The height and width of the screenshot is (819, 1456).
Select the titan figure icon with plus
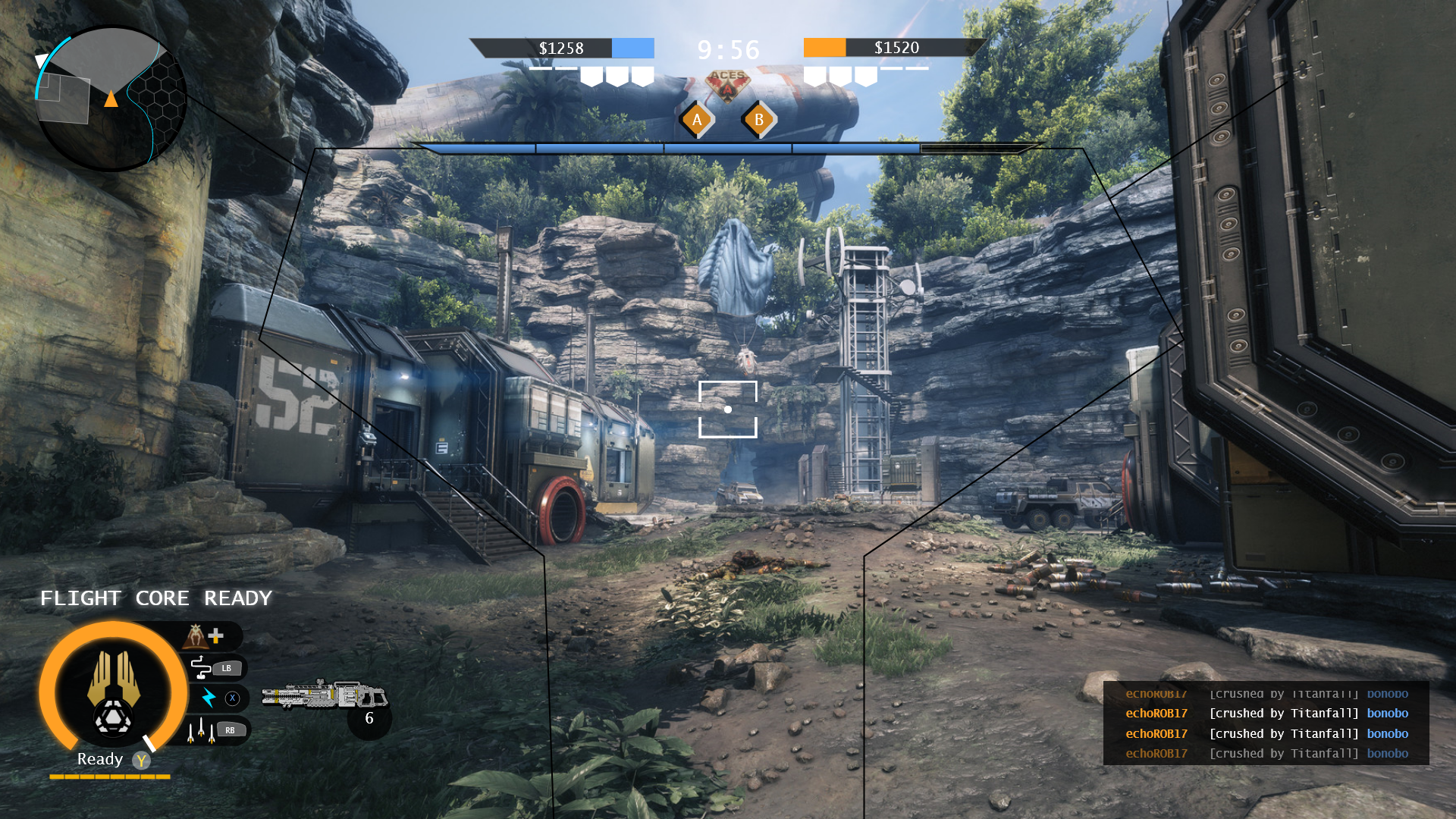pyautogui.click(x=205, y=635)
